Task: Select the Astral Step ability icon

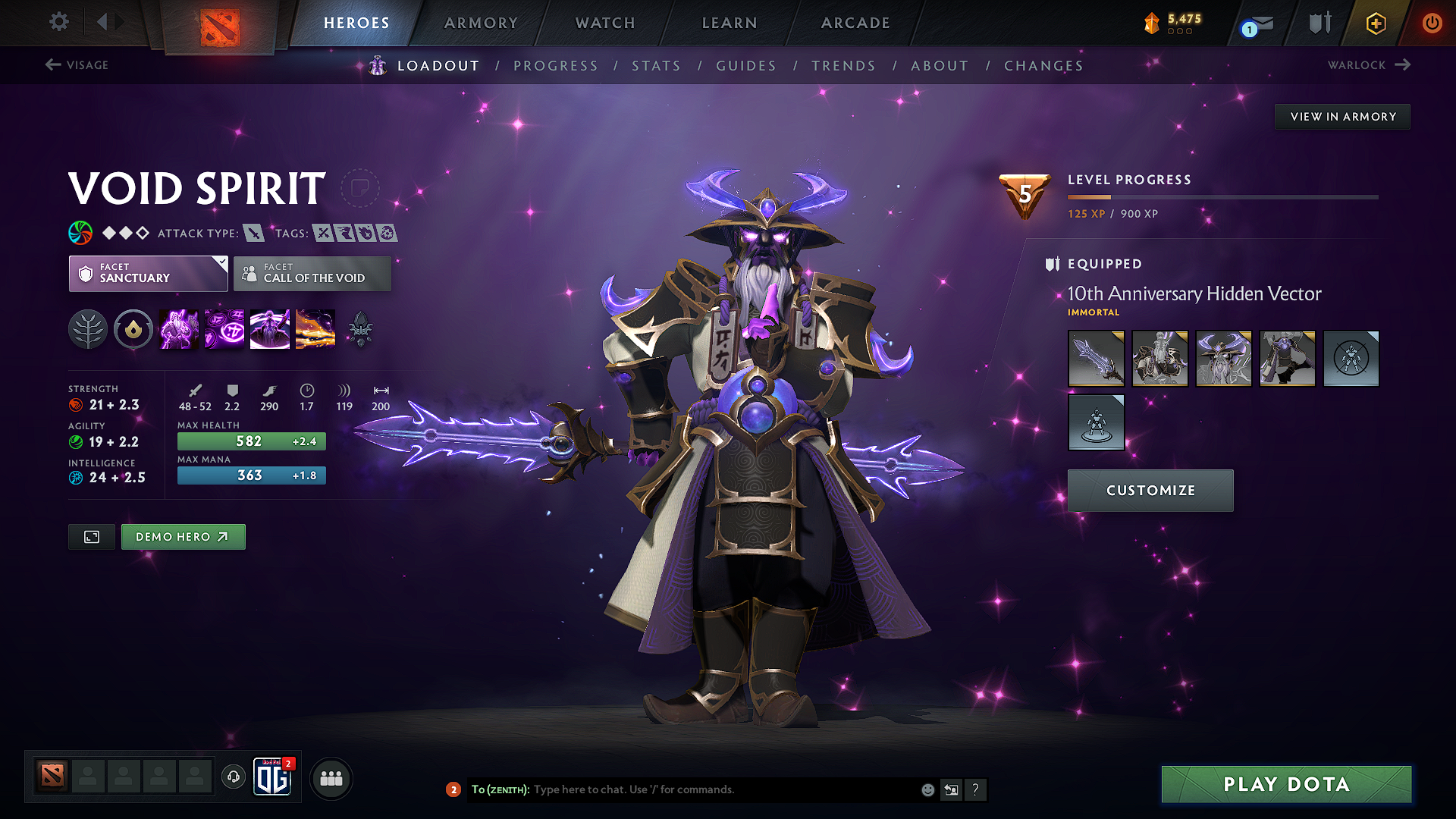Action: click(x=315, y=329)
